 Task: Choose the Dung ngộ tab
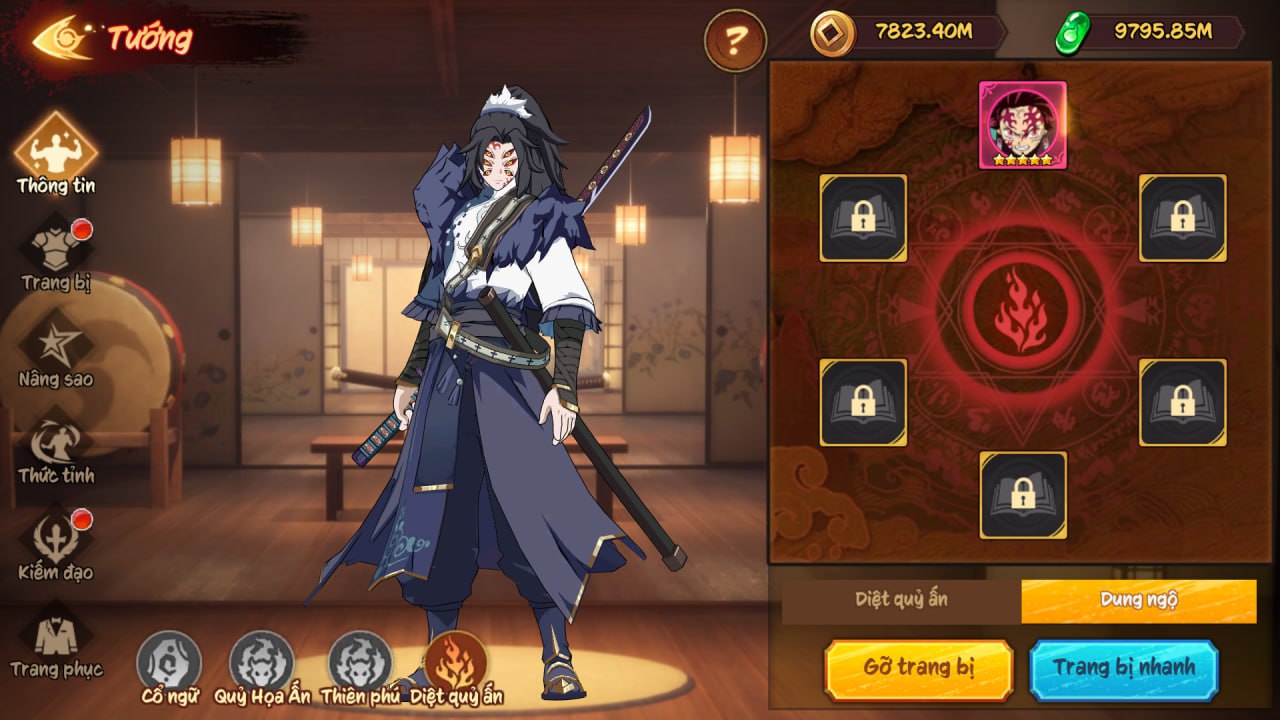[1138, 600]
